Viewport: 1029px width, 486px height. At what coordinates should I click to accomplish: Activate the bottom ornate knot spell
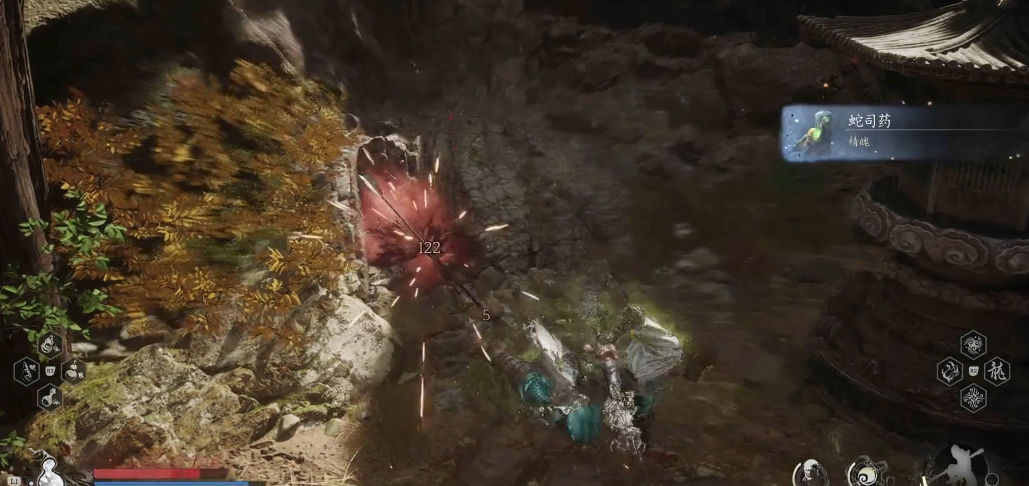(973, 399)
